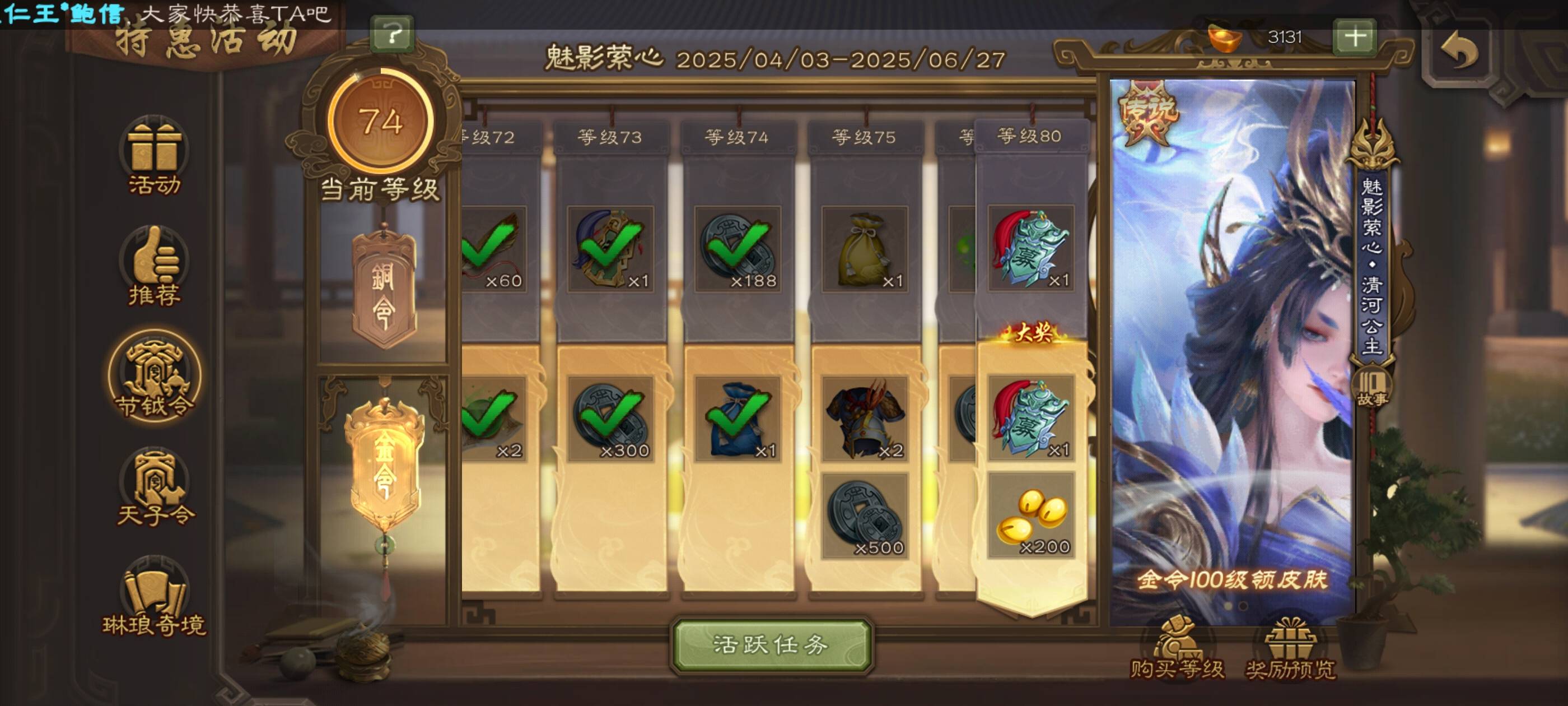Show the 奖励预览 reward preview
The width and height of the screenshot is (1568, 706).
1290,650
